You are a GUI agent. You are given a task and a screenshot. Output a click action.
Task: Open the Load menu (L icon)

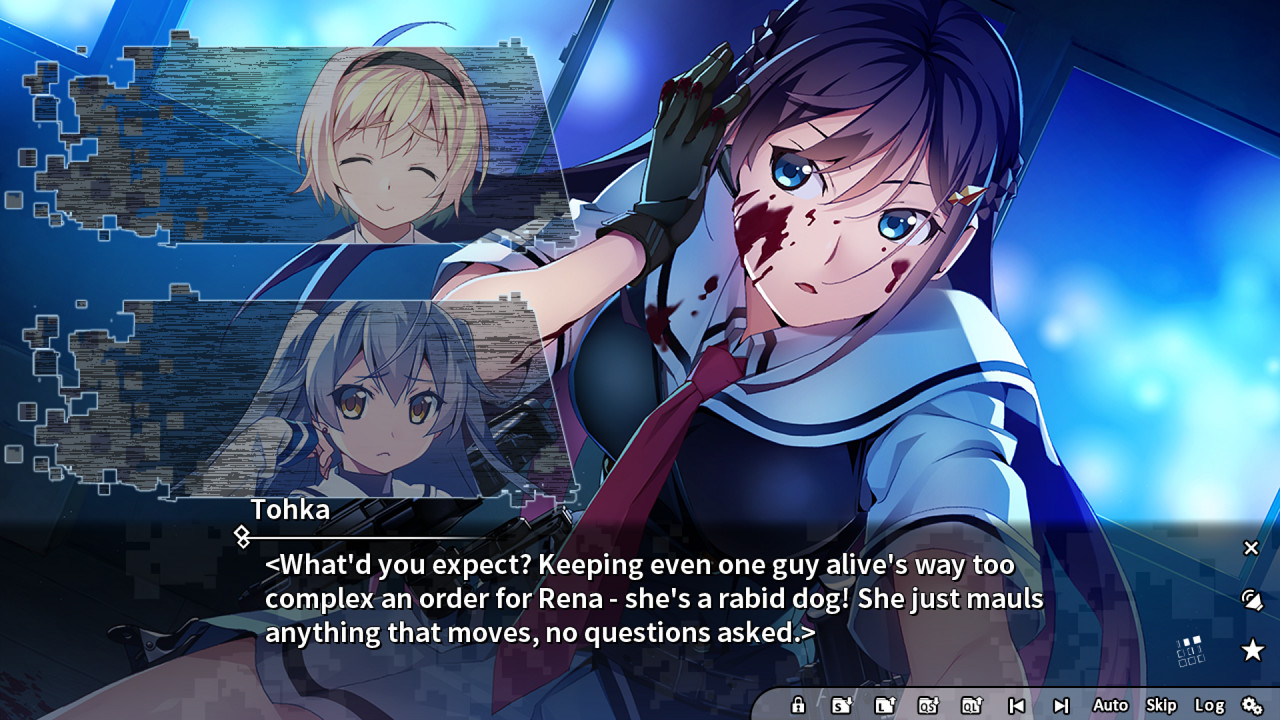[x=884, y=705]
